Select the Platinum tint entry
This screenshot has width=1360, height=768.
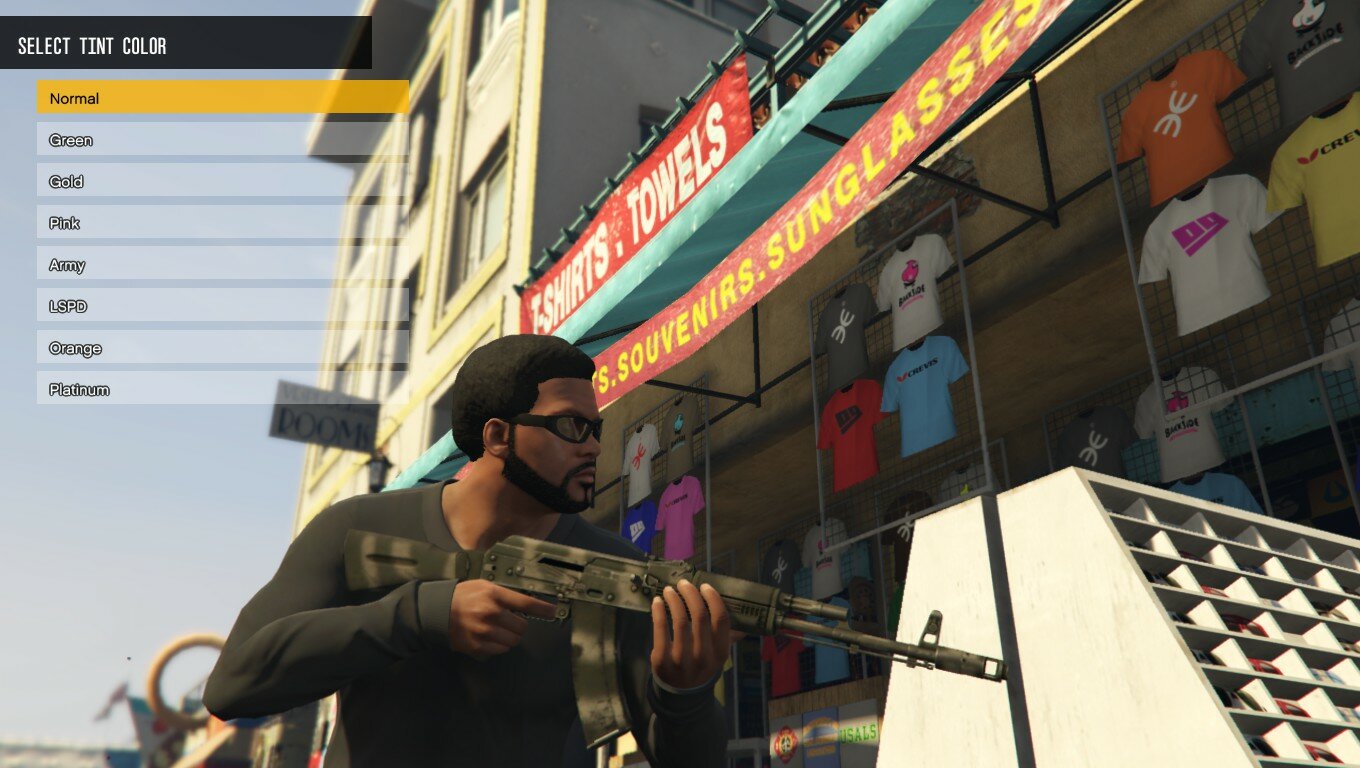(x=222, y=389)
